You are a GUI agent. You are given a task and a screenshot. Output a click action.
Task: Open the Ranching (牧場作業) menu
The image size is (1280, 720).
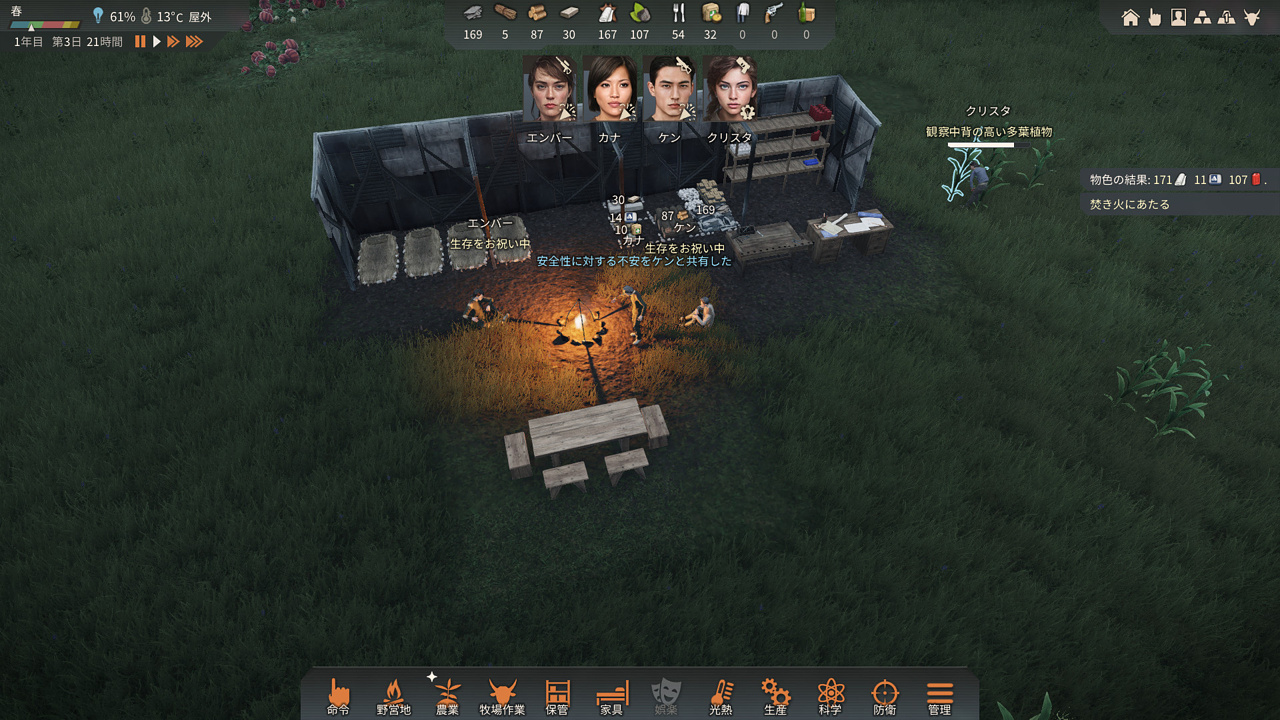(x=502, y=695)
